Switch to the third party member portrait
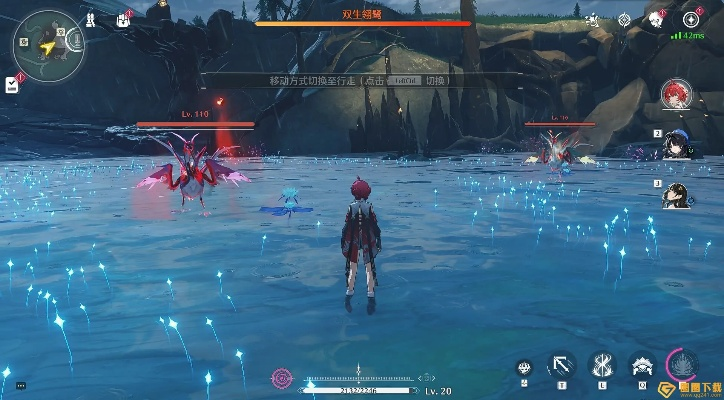Image resolution: width=724 pixels, height=400 pixels. click(x=675, y=194)
